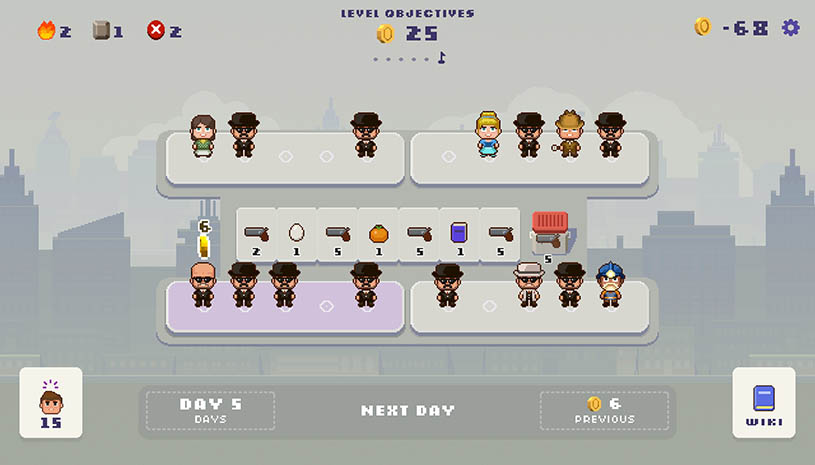Open settings via the gear icon
Viewport: 815px width, 465px height.
pos(791,28)
